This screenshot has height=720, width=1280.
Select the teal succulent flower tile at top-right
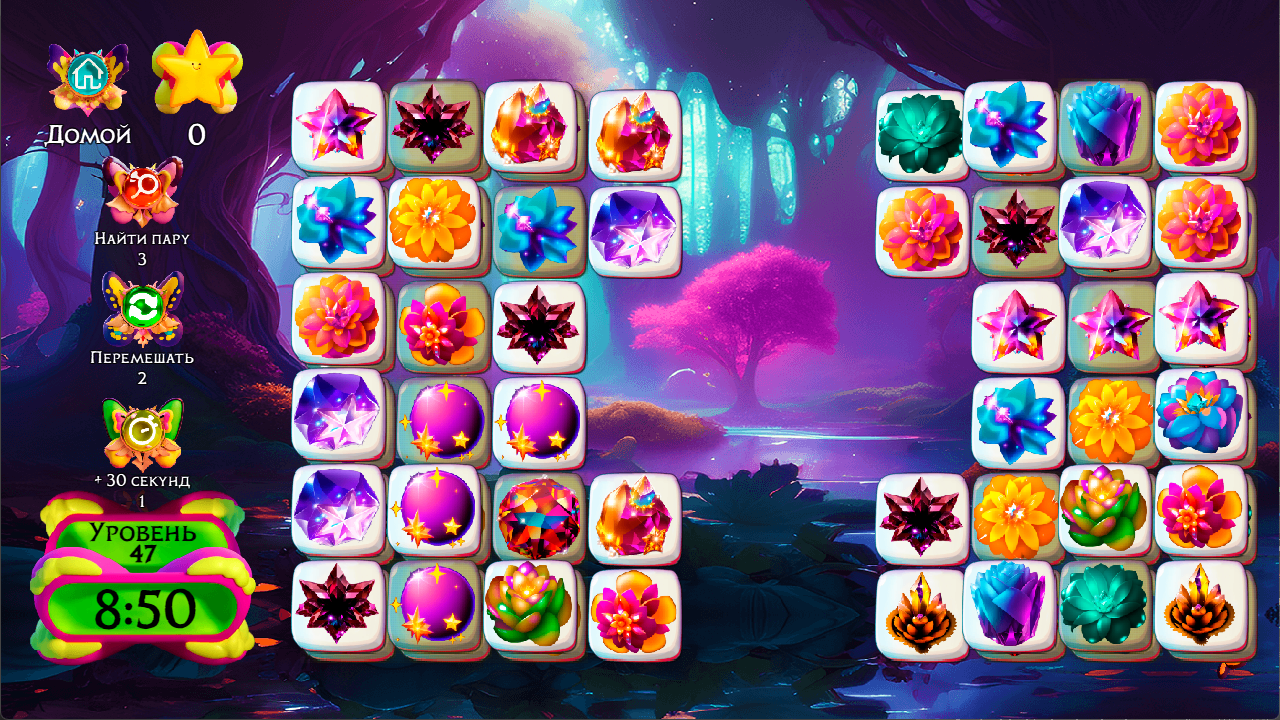click(920, 130)
